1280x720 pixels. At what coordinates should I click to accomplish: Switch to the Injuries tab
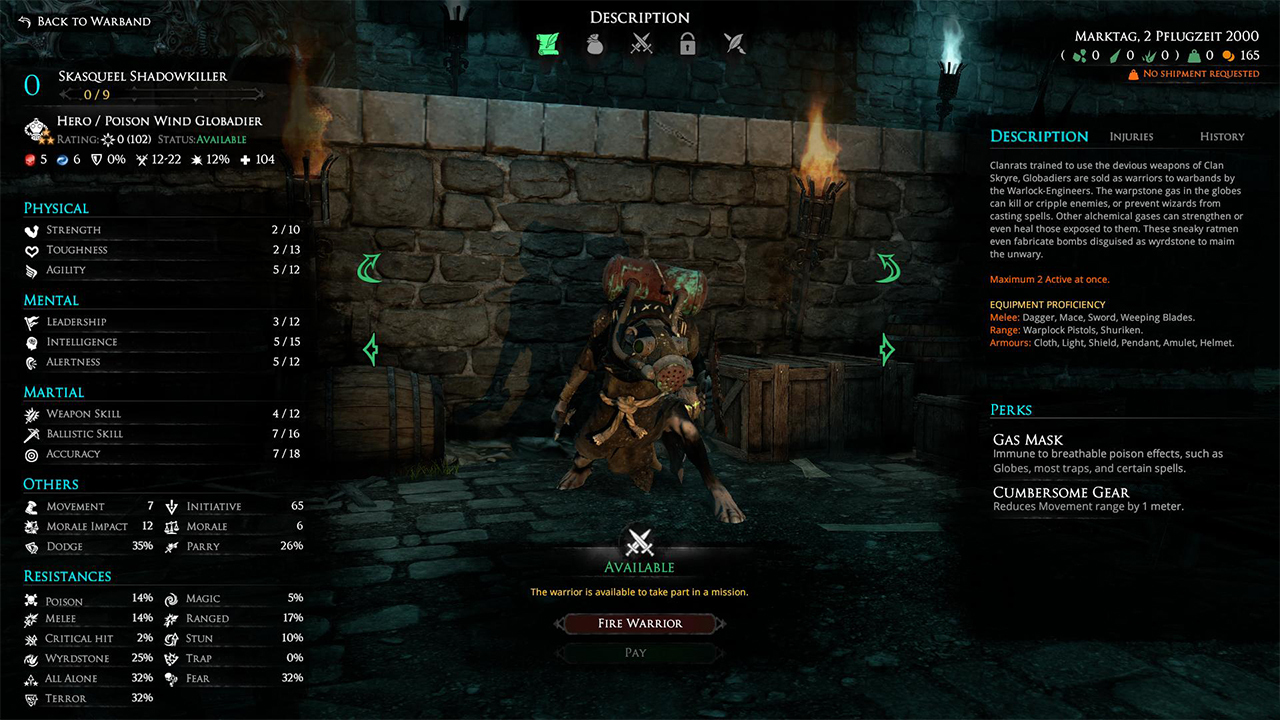pyautogui.click(x=1131, y=136)
